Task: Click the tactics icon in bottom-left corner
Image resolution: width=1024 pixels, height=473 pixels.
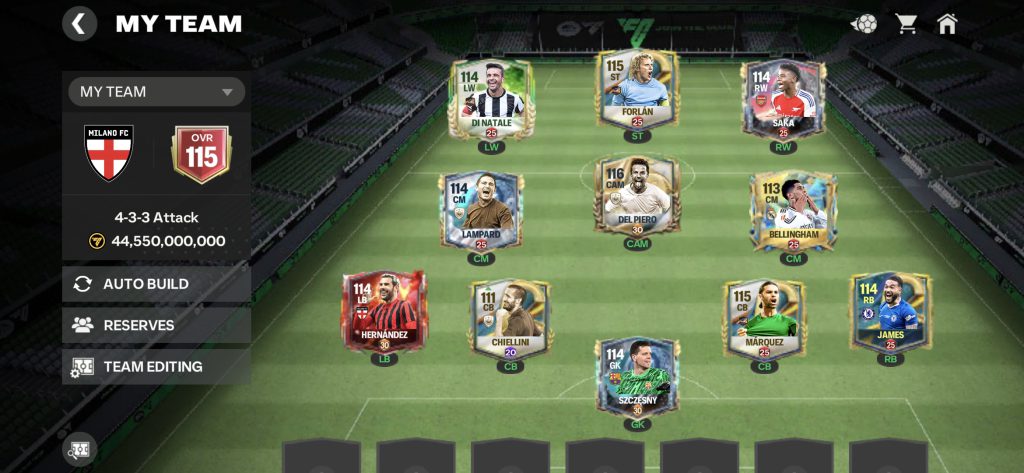Action: pyautogui.click(x=79, y=449)
